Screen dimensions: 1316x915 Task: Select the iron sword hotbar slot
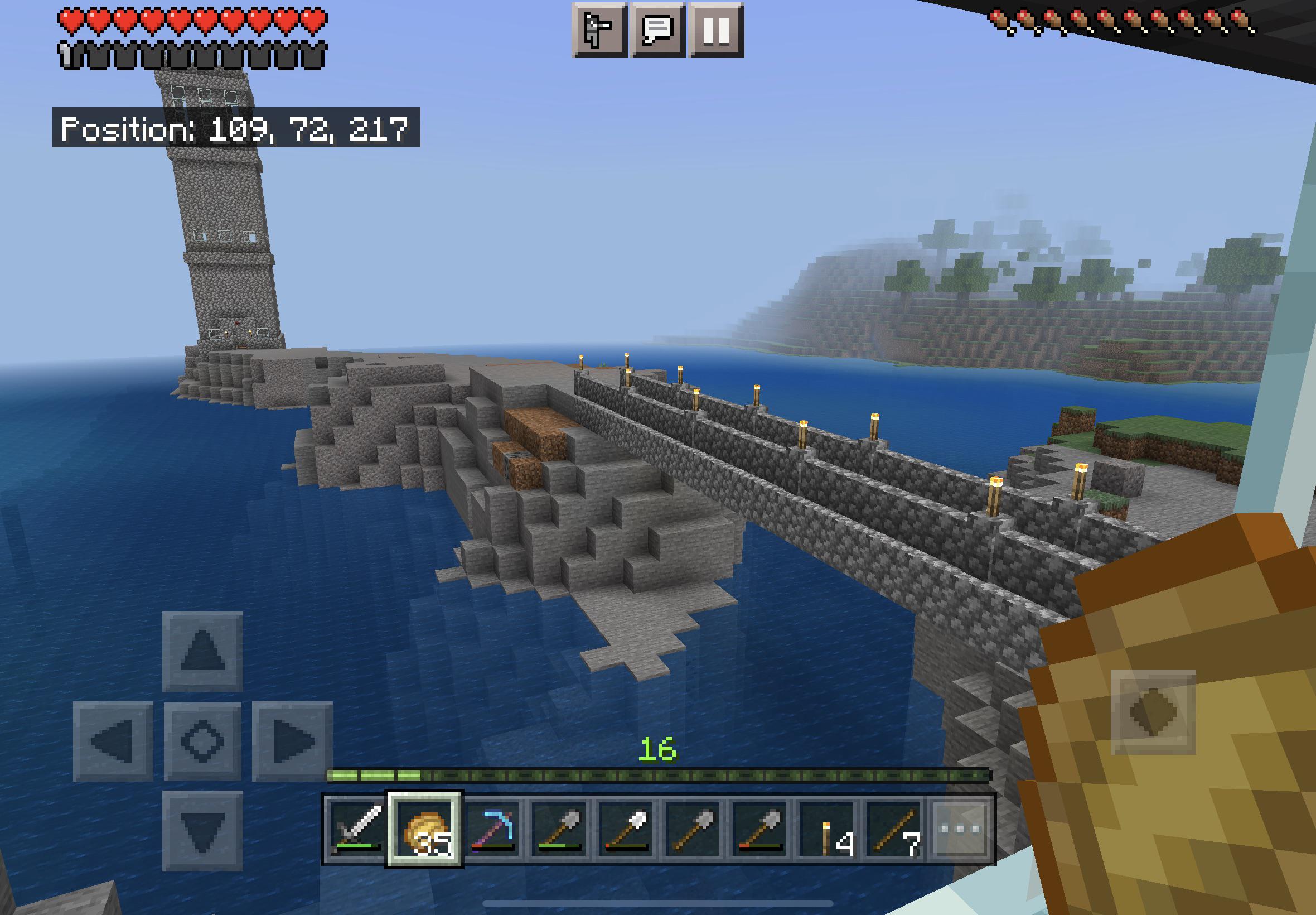point(357,829)
